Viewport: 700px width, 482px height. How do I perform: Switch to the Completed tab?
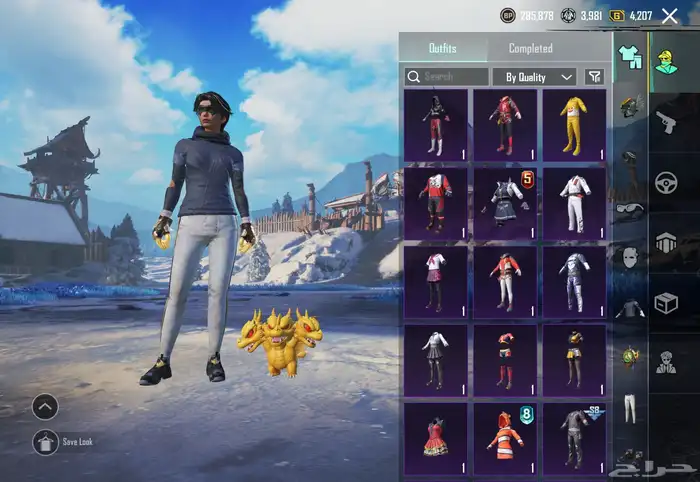click(530, 48)
